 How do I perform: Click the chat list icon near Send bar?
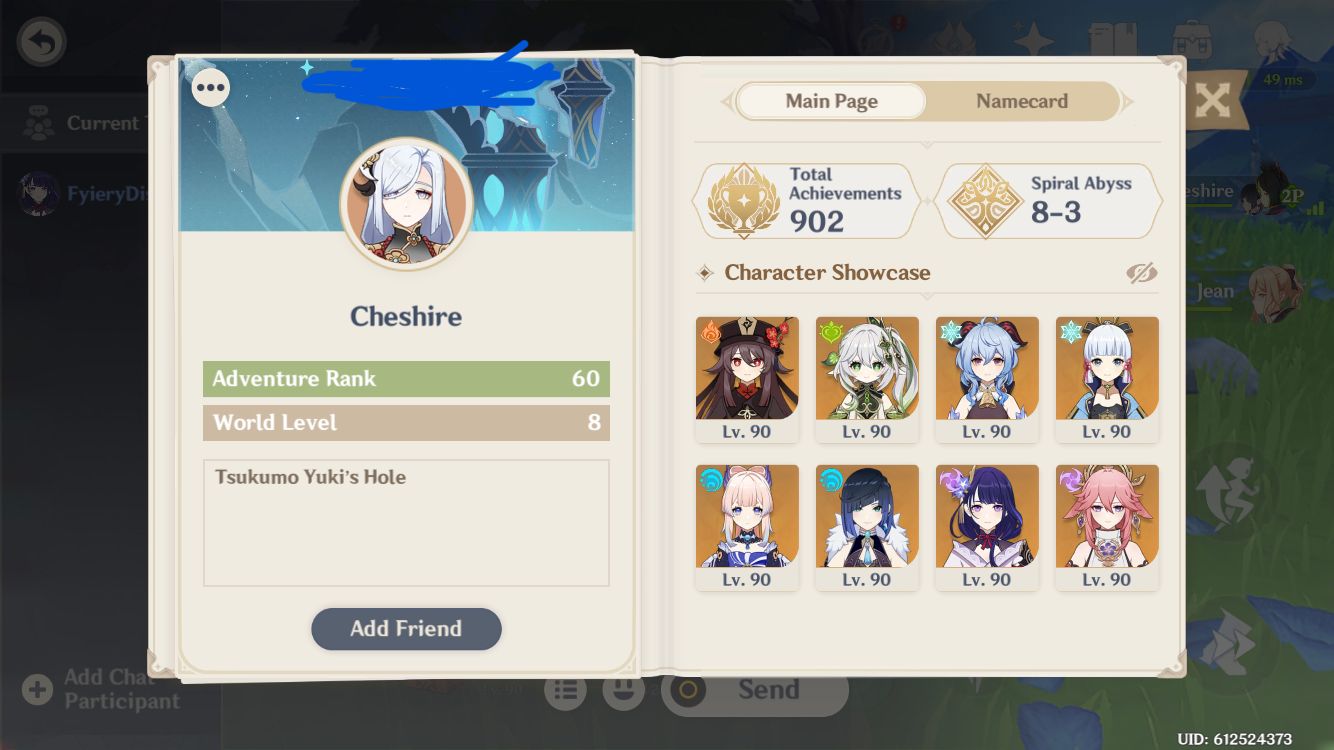[x=565, y=689]
